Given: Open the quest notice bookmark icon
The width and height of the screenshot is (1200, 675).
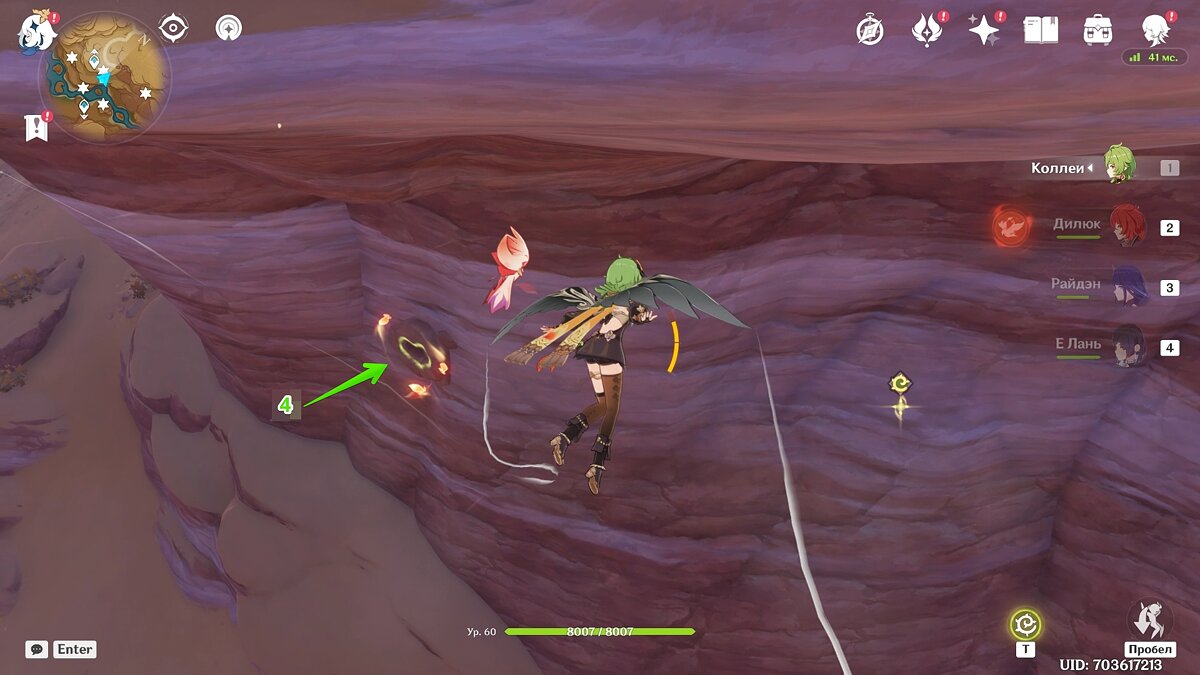Looking at the screenshot, I should point(37,127).
